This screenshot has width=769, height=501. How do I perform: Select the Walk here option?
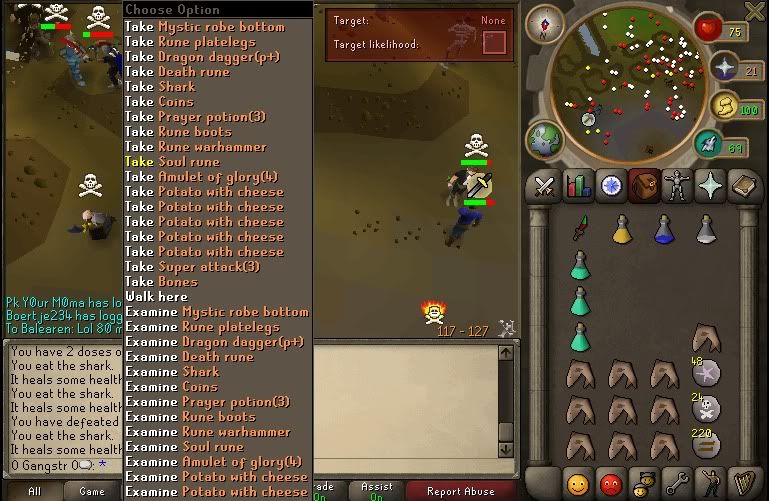pyautogui.click(x=157, y=297)
